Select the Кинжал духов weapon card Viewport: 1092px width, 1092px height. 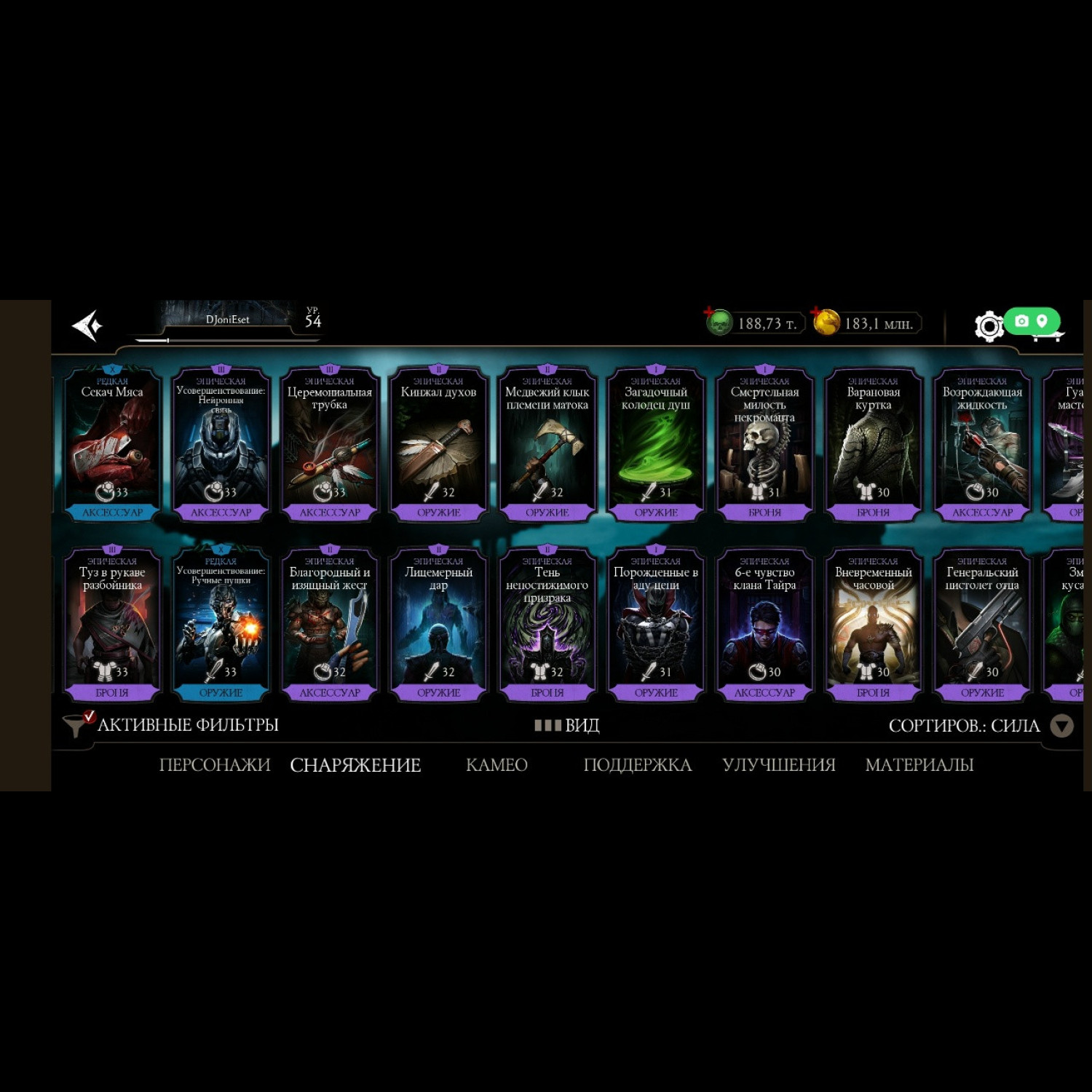pos(438,444)
